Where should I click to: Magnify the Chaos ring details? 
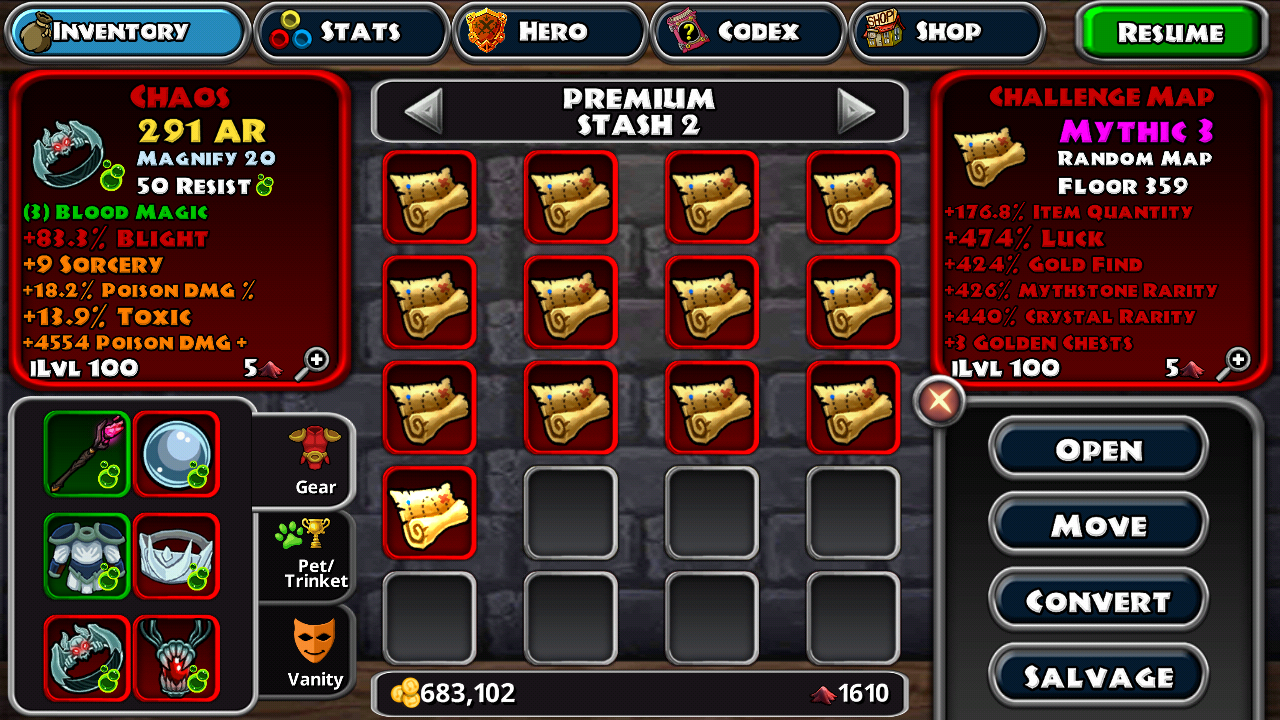pos(315,362)
